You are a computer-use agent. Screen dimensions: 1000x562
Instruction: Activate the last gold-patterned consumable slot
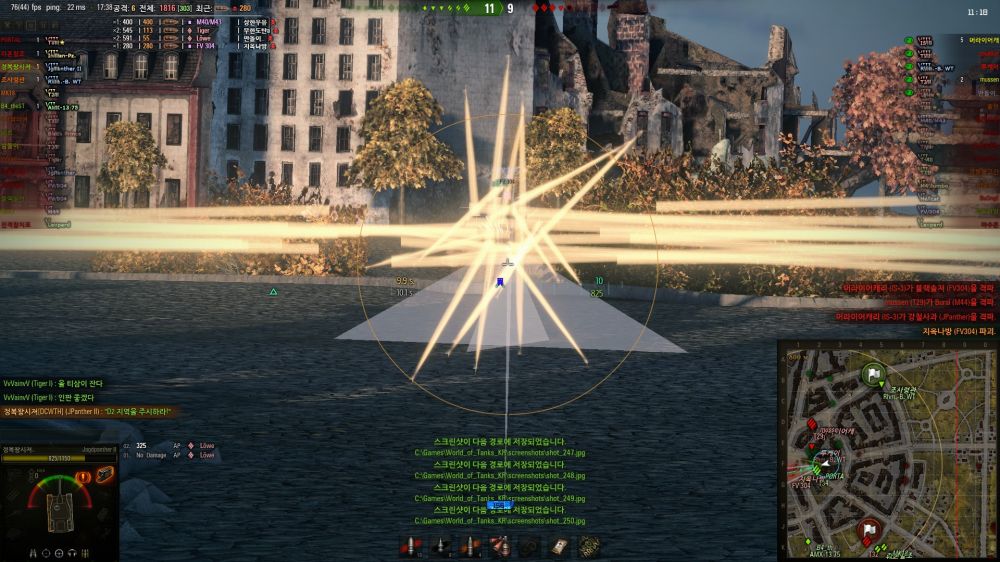point(590,546)
